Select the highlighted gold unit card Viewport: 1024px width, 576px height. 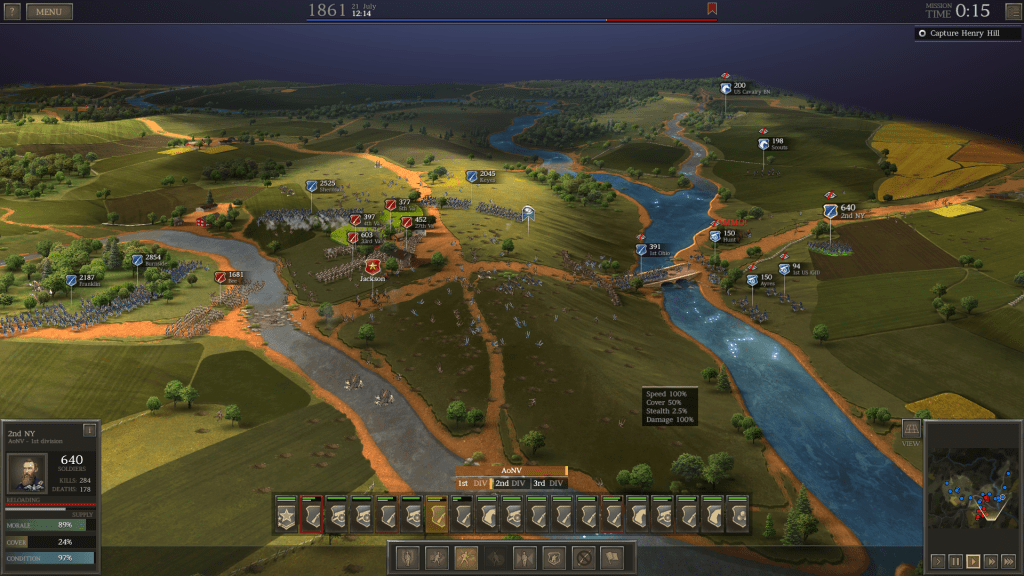(x=437, y=514)
